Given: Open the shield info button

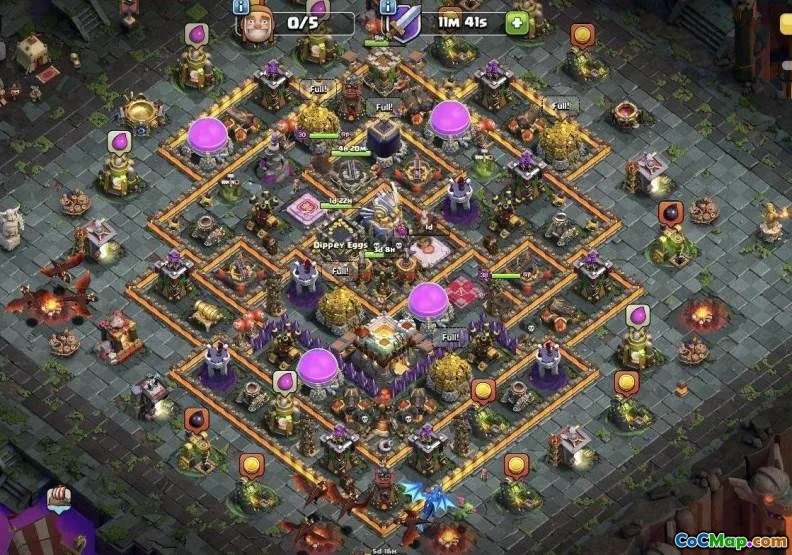Looking at the screenshot, I should tap(388, 6).
